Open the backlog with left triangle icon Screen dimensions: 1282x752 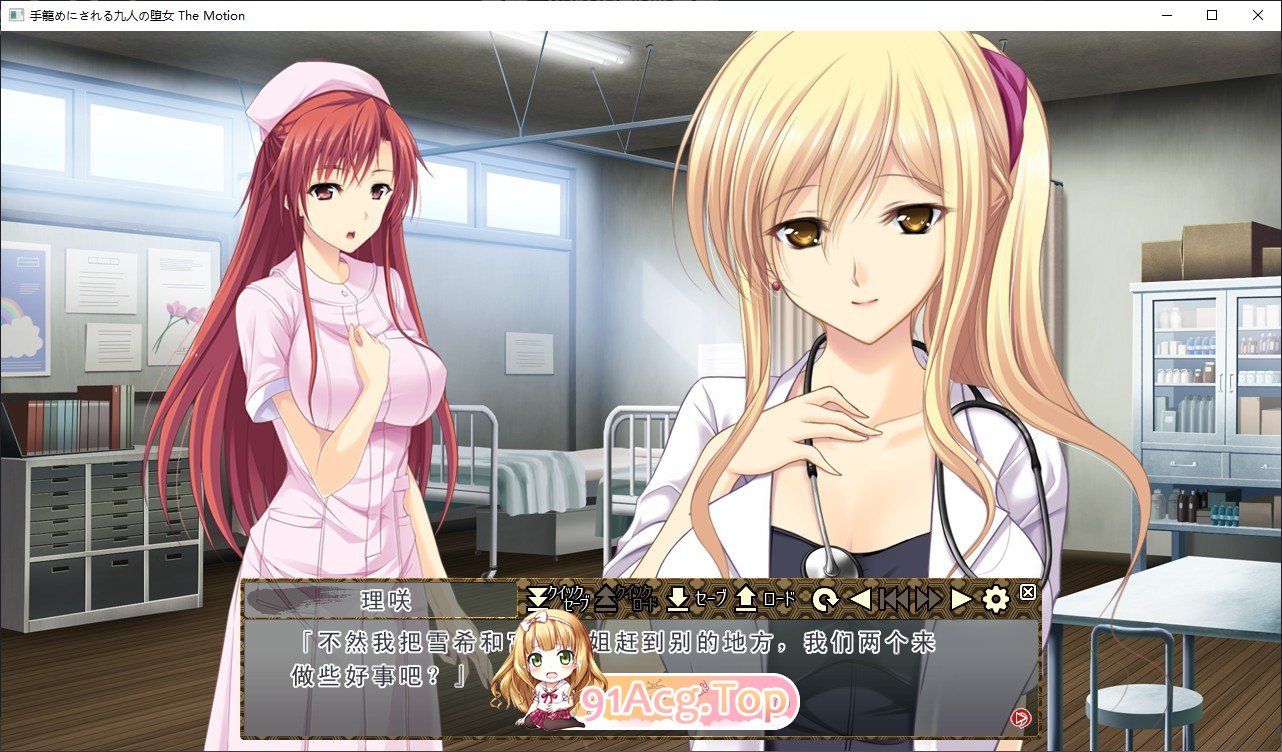pos(858,597)
